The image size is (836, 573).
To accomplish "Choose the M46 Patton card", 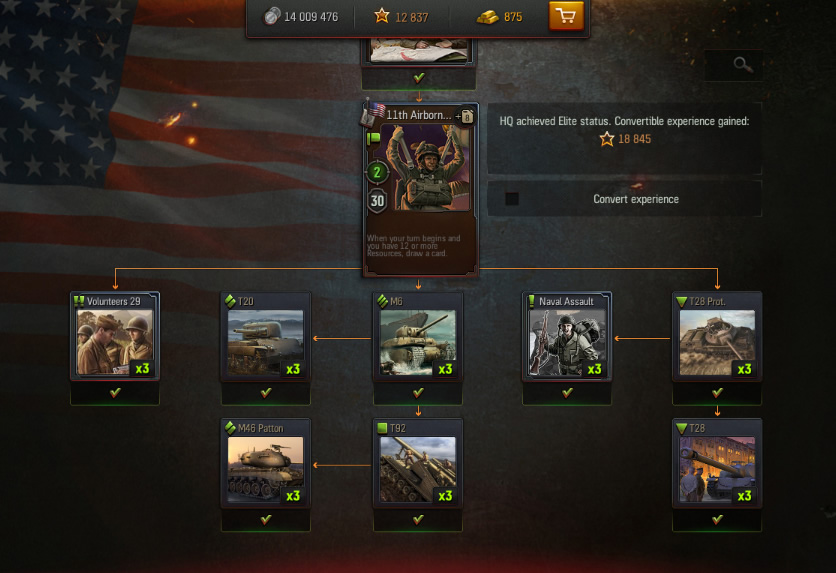I will [x=266, y=463].
